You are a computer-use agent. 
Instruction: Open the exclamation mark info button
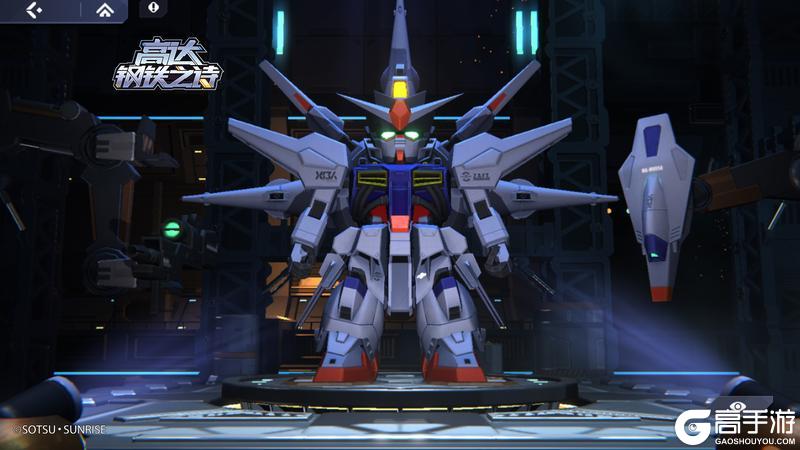point(154,8)
